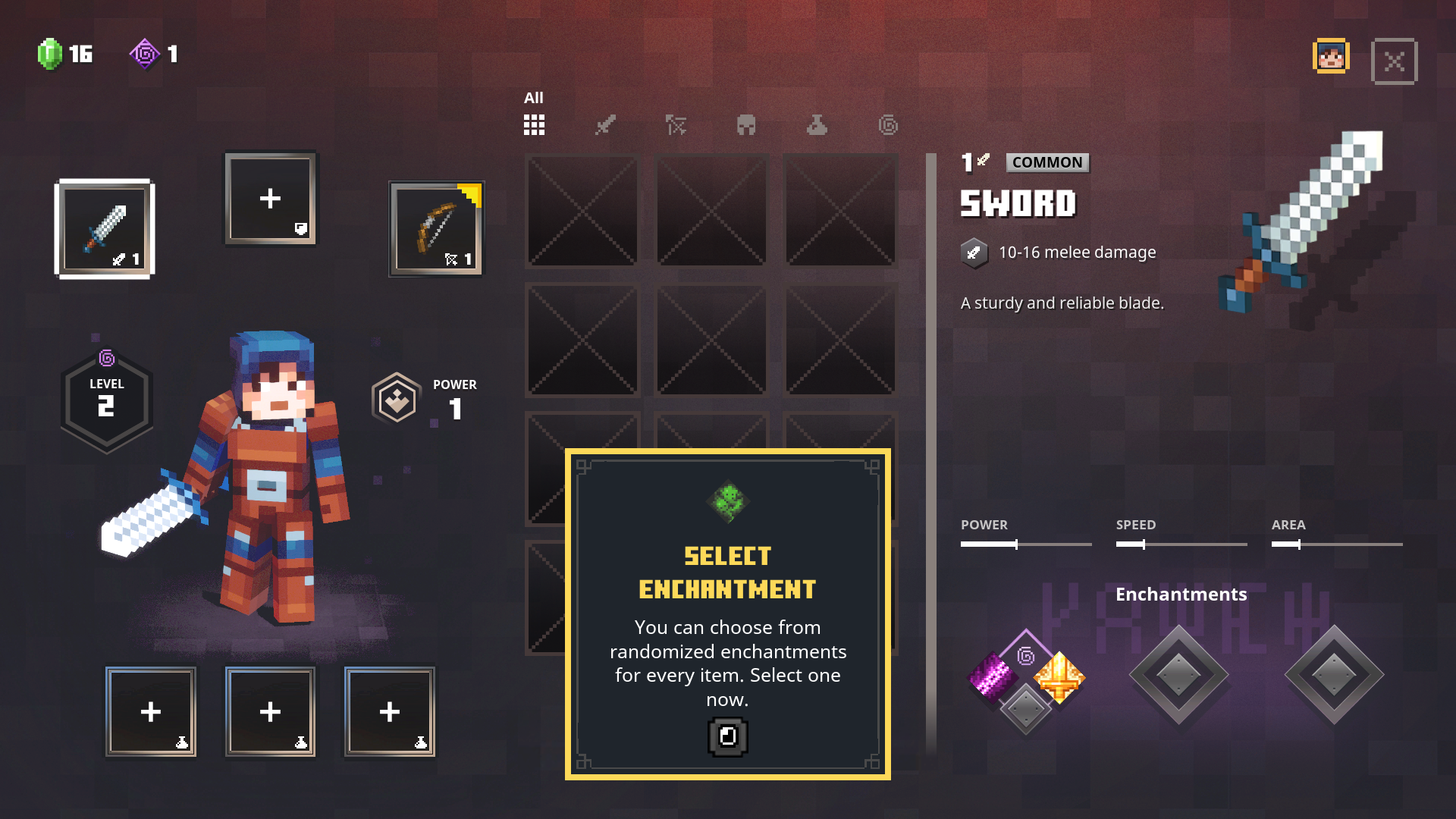The width and height of the screenshot is (1456, 819).
Task: Filter inventory by enchanted items
Action: pyautogui.click(x=888, y=125)
